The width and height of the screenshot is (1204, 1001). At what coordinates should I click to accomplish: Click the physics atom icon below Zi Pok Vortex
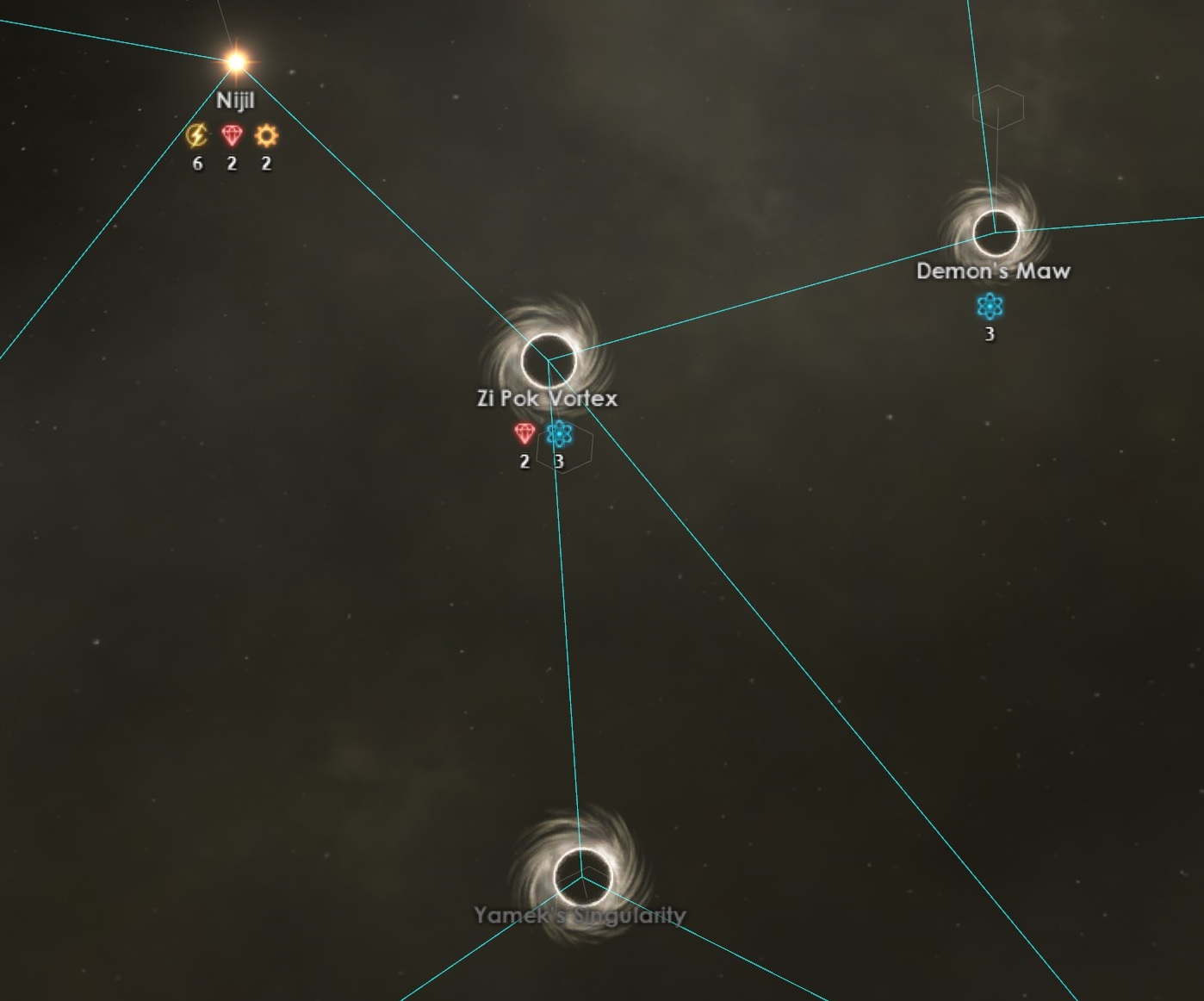click(560, 433)
